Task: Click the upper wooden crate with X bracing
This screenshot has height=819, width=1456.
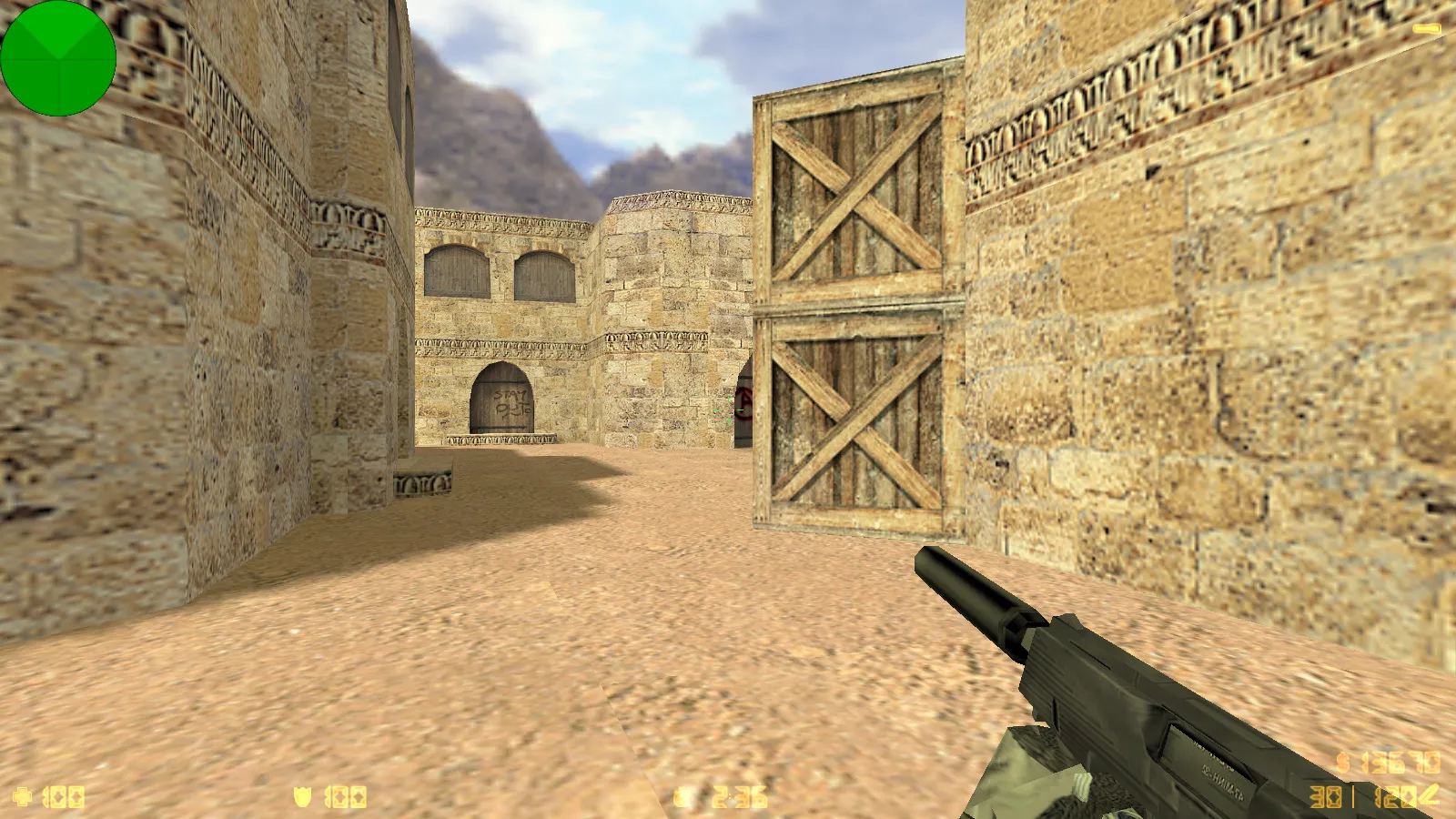Action: [851, 196]
